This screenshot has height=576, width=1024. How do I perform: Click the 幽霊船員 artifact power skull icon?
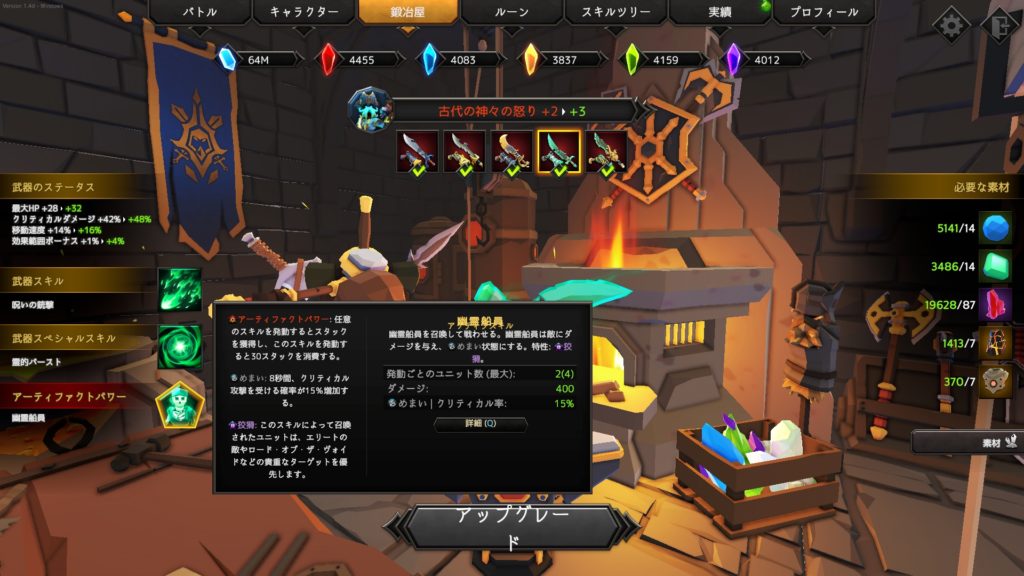[x=180, y=404]
